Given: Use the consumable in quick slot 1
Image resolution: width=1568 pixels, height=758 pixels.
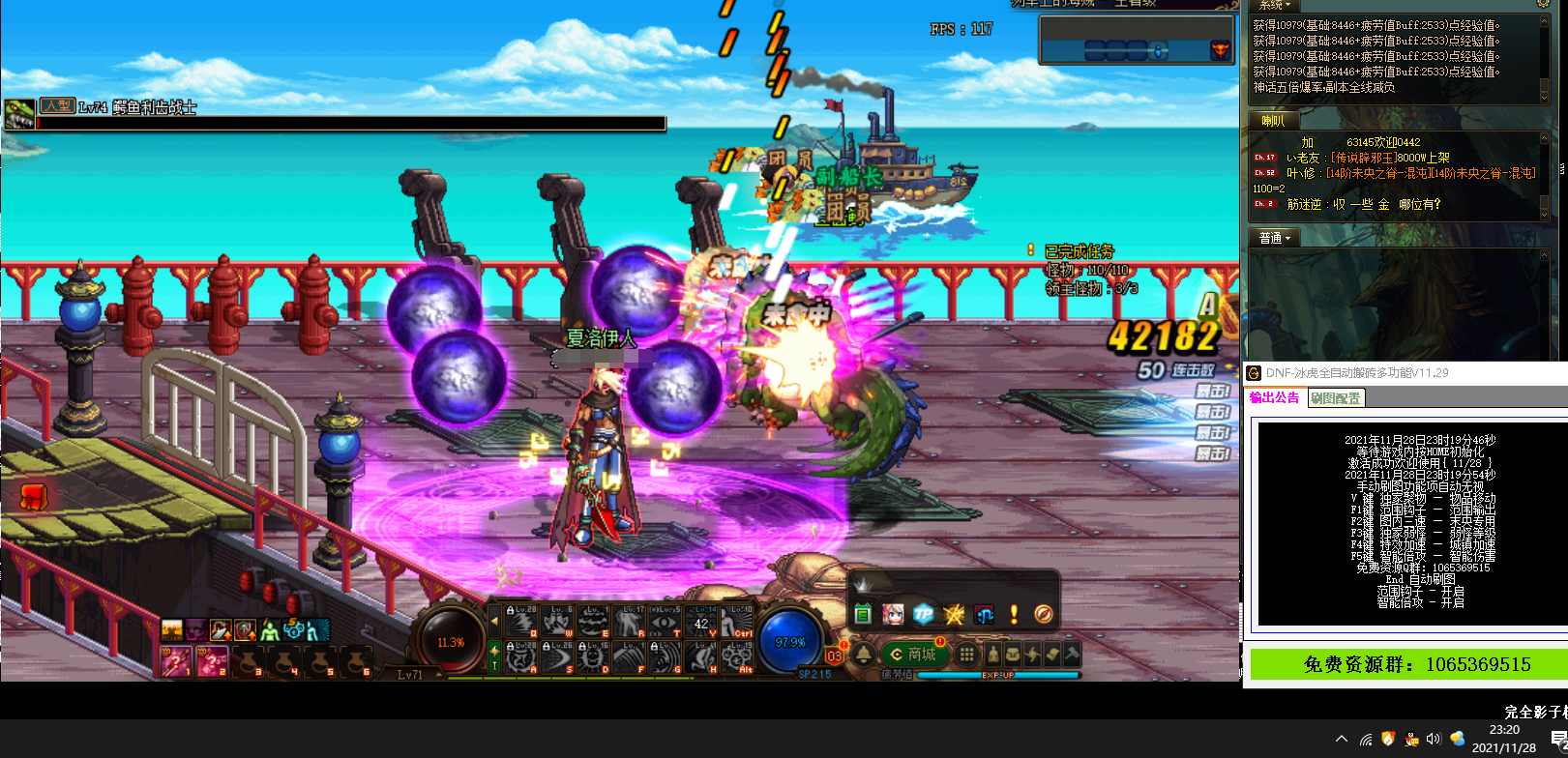Looking at the screenshot, I should 175,661.
